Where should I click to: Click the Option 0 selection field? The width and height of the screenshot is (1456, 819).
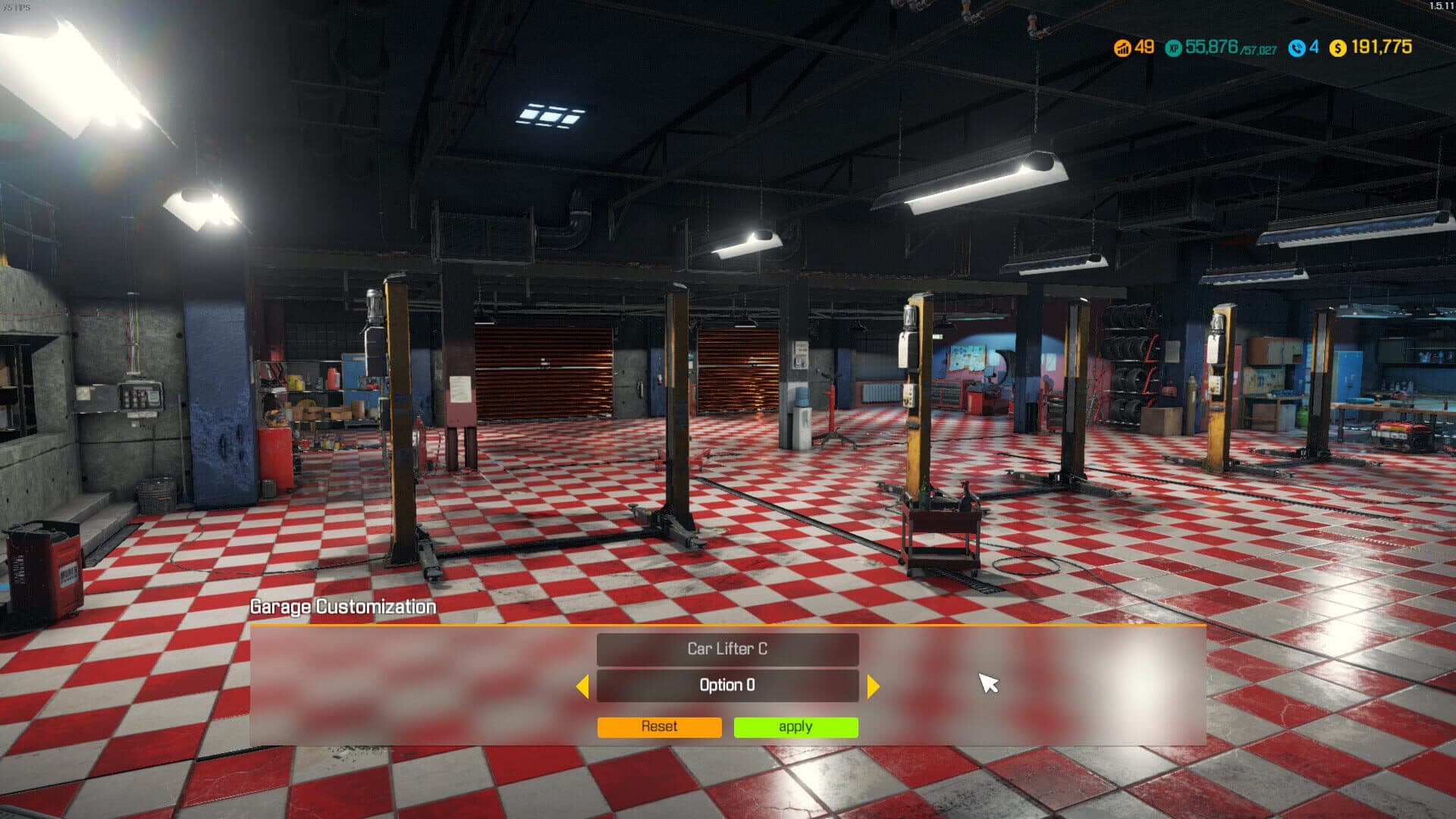point(727,686)
